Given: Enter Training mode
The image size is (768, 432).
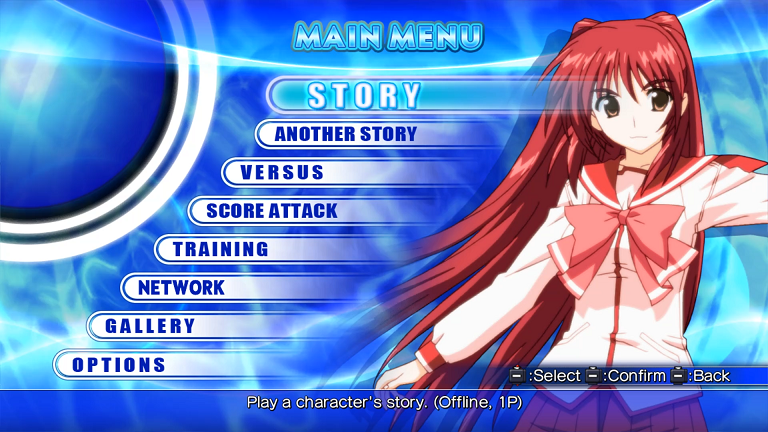Looking at the screenshot, I should 221,249.
